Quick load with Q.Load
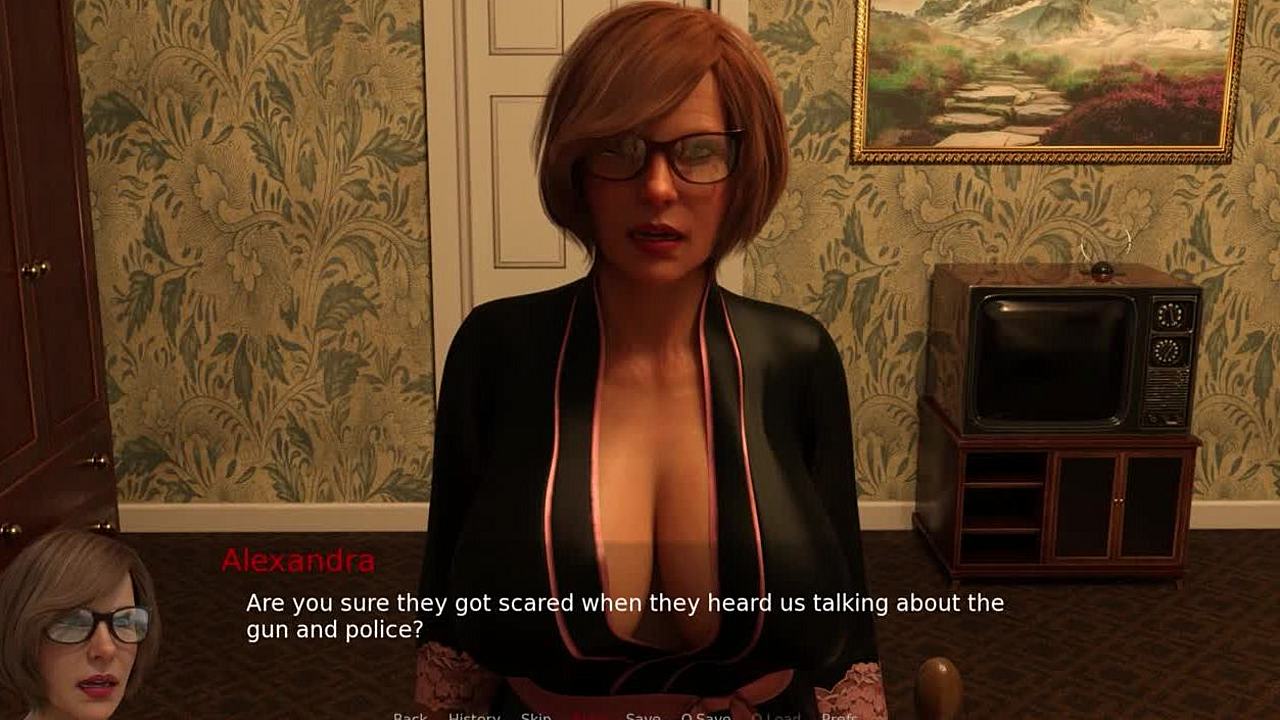The width and height of the screenshot is (1280, 720). (x=776, y=716)
